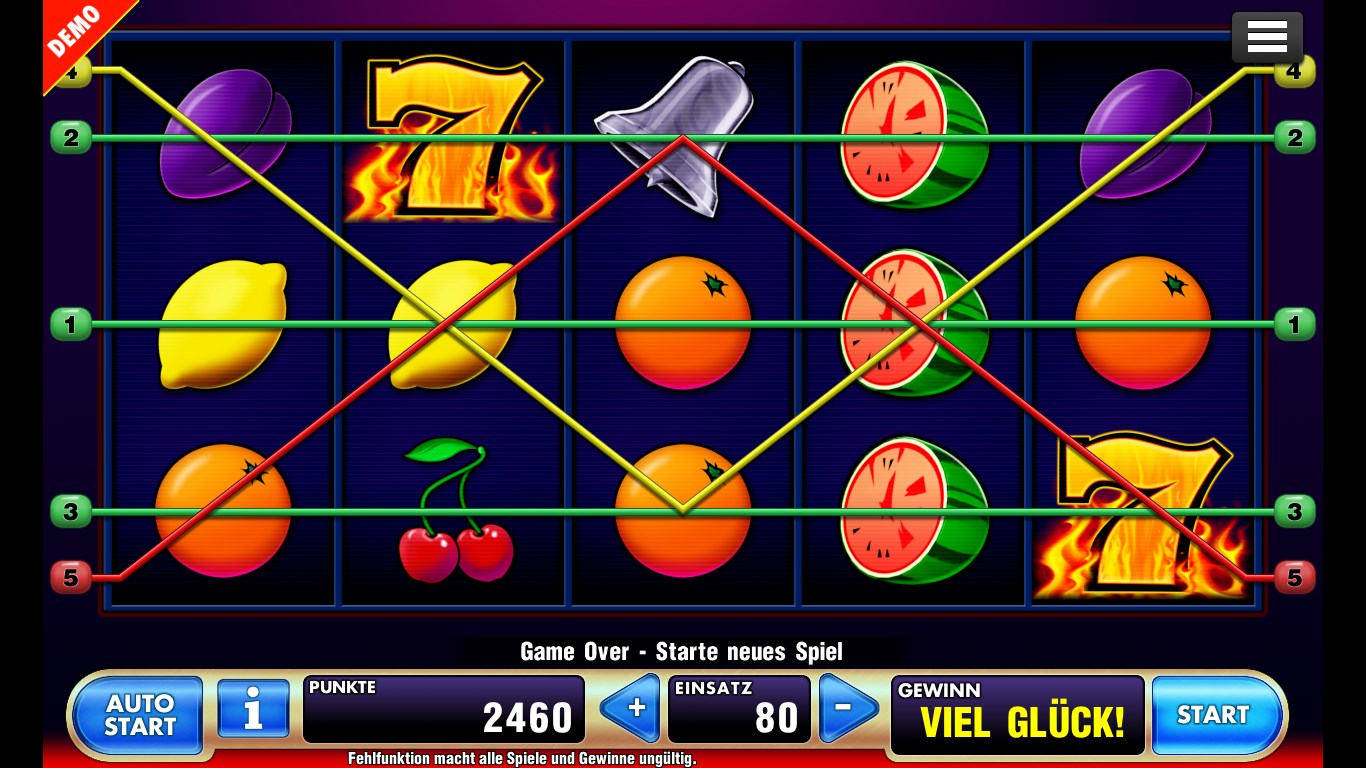Decrease the Einsatz with the minus arrow

tap(847, 709)
